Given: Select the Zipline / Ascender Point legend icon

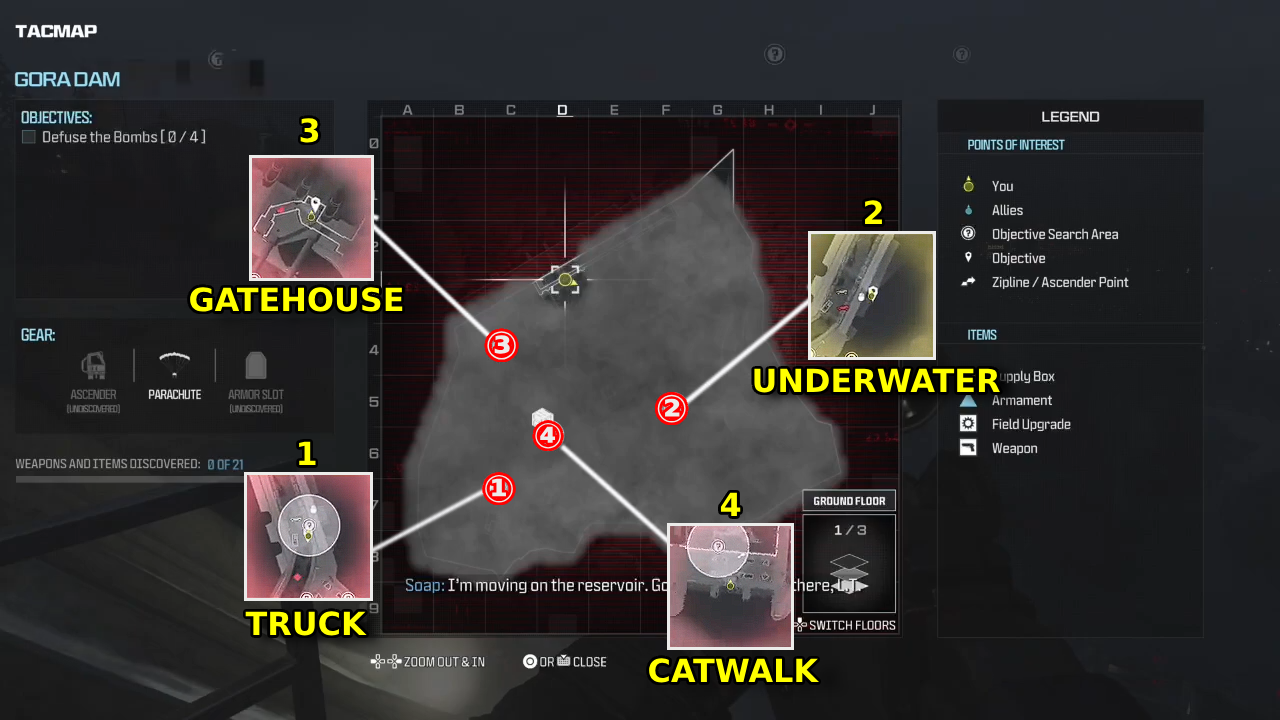Looking at the screenshot, I should (x=966, y=282).
